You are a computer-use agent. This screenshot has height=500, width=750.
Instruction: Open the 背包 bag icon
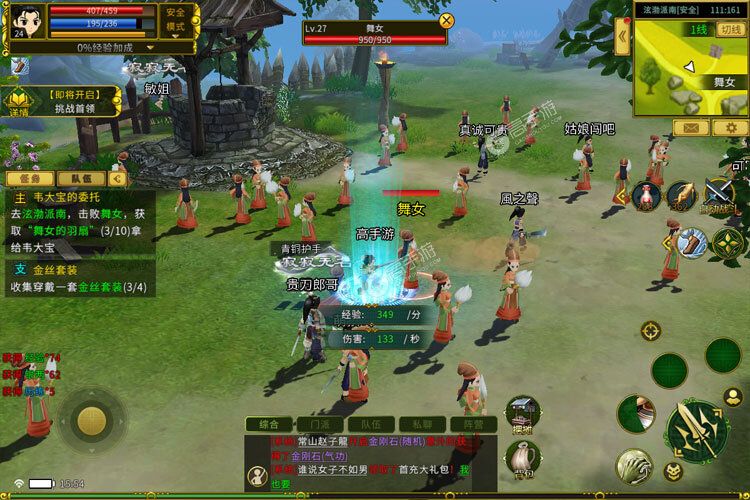click(x=523, y=459)
